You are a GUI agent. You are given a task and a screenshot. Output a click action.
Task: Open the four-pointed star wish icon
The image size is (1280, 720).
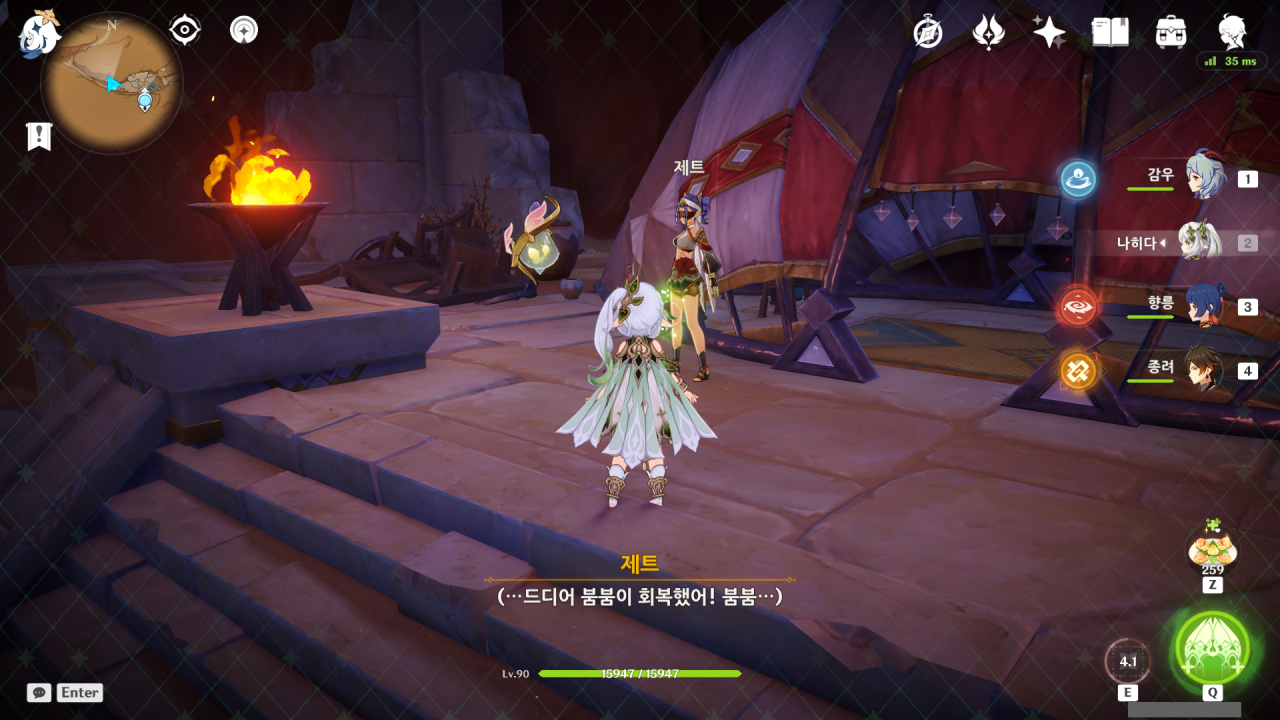click(x=1049, y=32)
